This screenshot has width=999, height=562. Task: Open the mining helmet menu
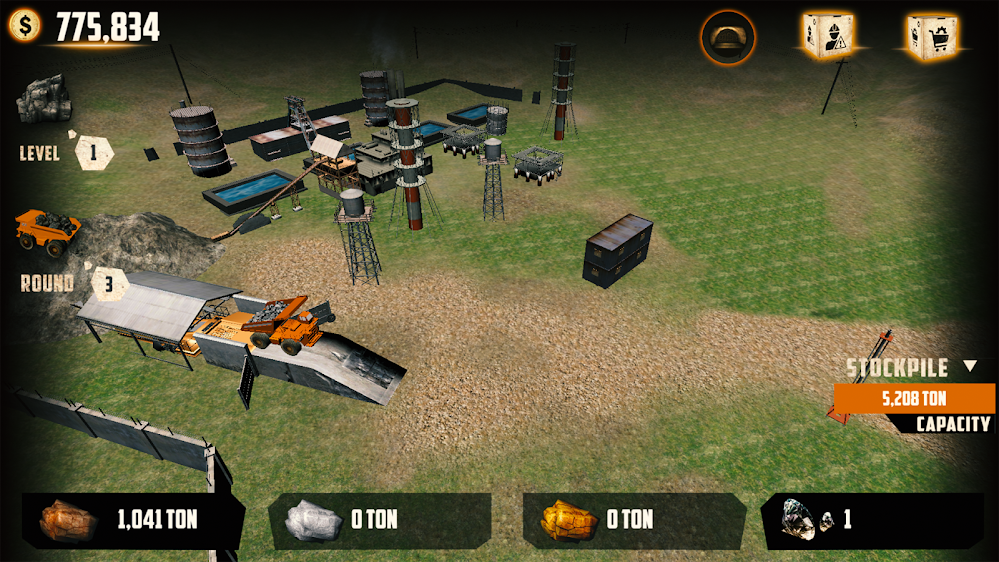728,37
